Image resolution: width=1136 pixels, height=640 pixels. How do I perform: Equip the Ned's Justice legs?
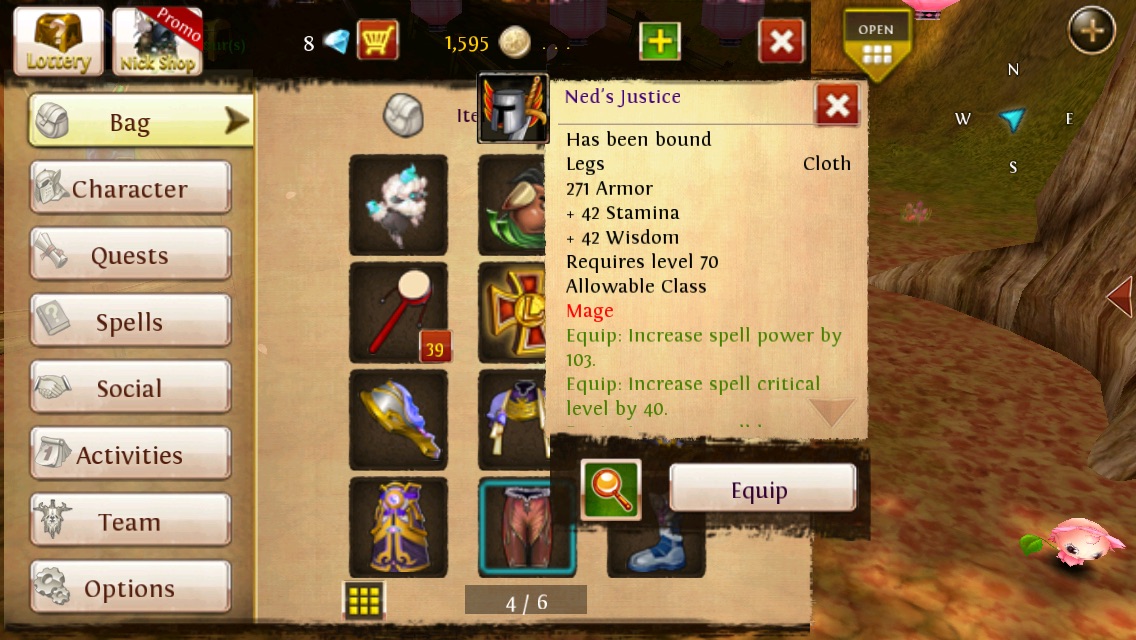click(762, 490)
